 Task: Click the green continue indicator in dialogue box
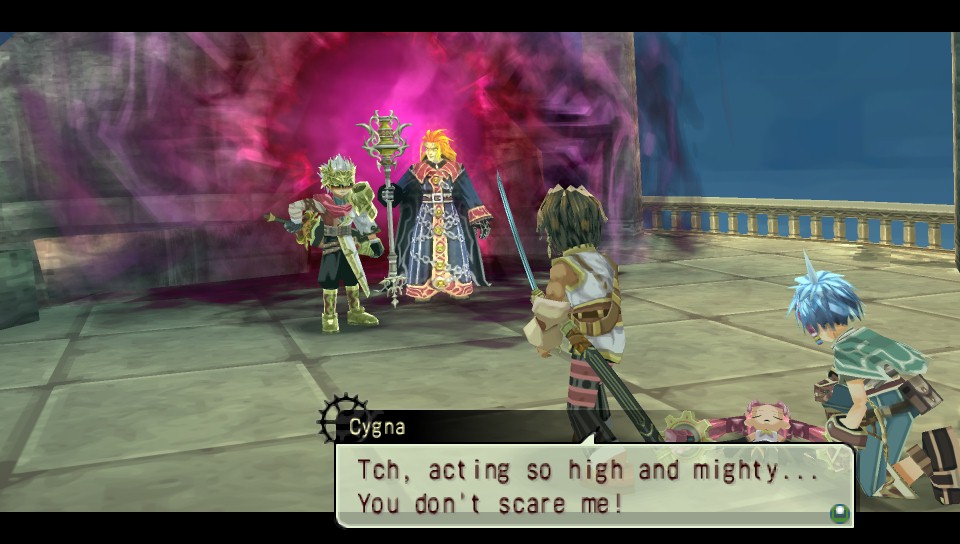838,513
